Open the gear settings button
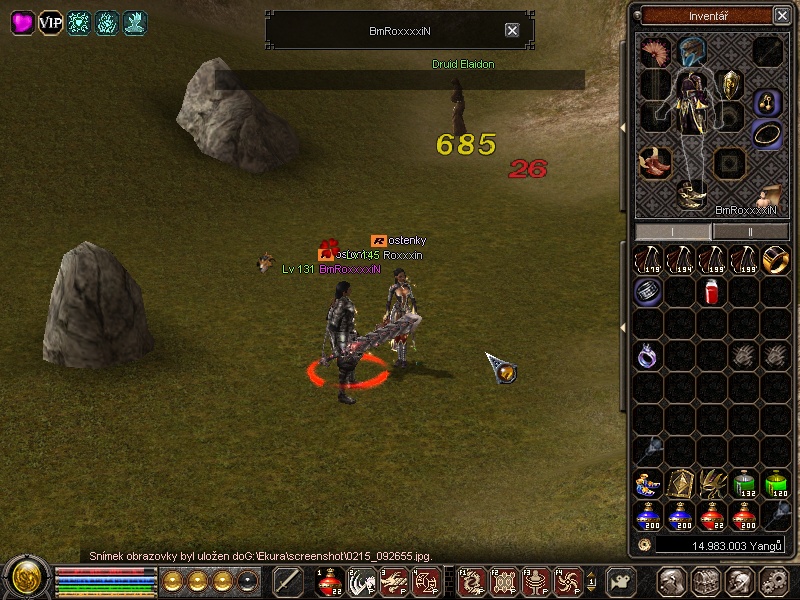800x600 pixels. (x=773, y=580)
